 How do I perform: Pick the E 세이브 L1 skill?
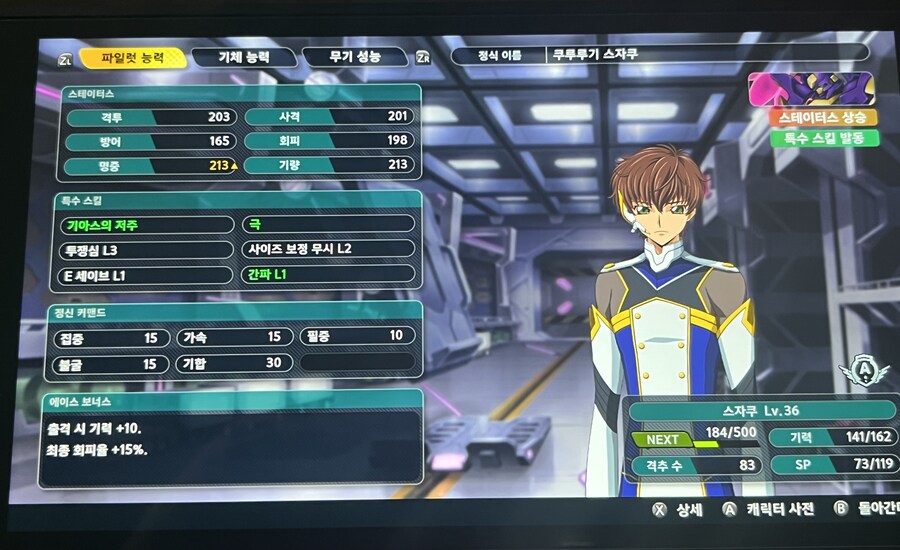[x=146, y=273]
